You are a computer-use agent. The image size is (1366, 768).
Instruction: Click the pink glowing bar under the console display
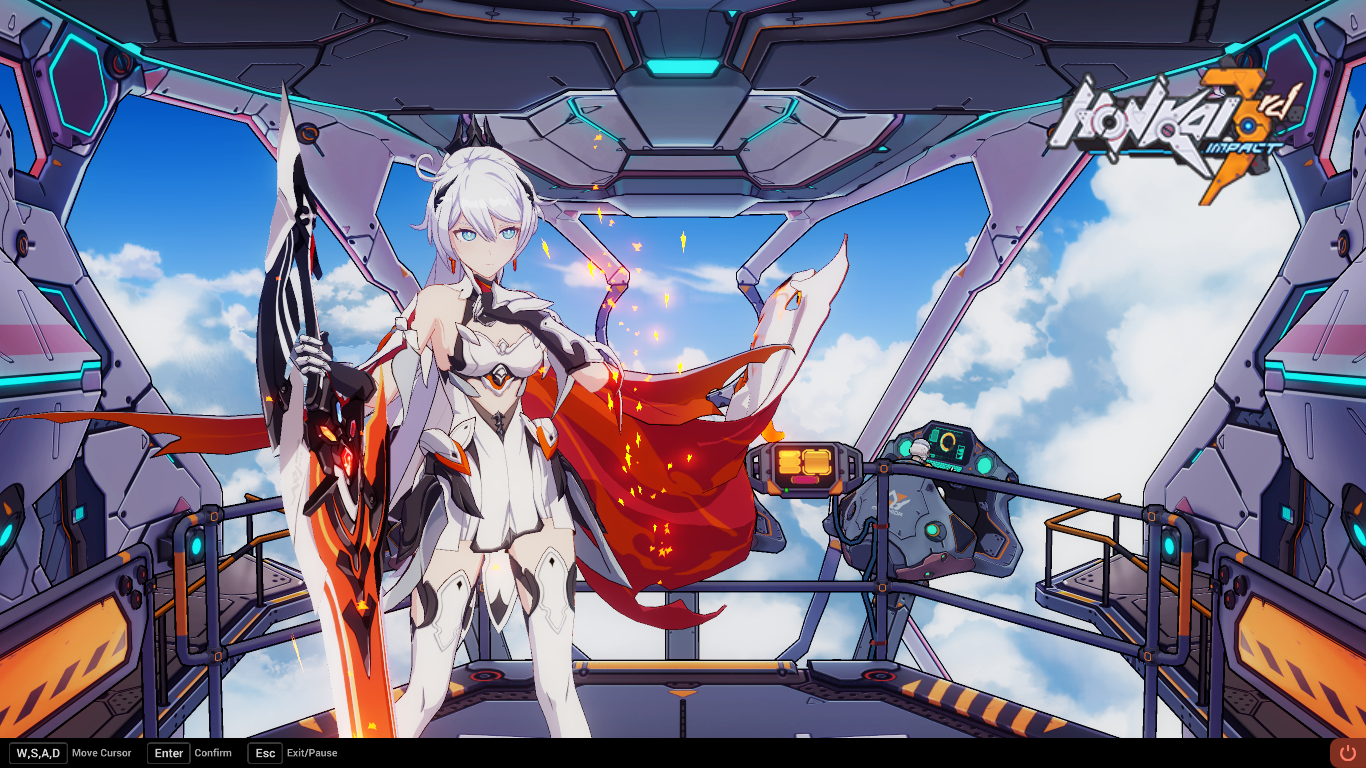coord(804,479)
